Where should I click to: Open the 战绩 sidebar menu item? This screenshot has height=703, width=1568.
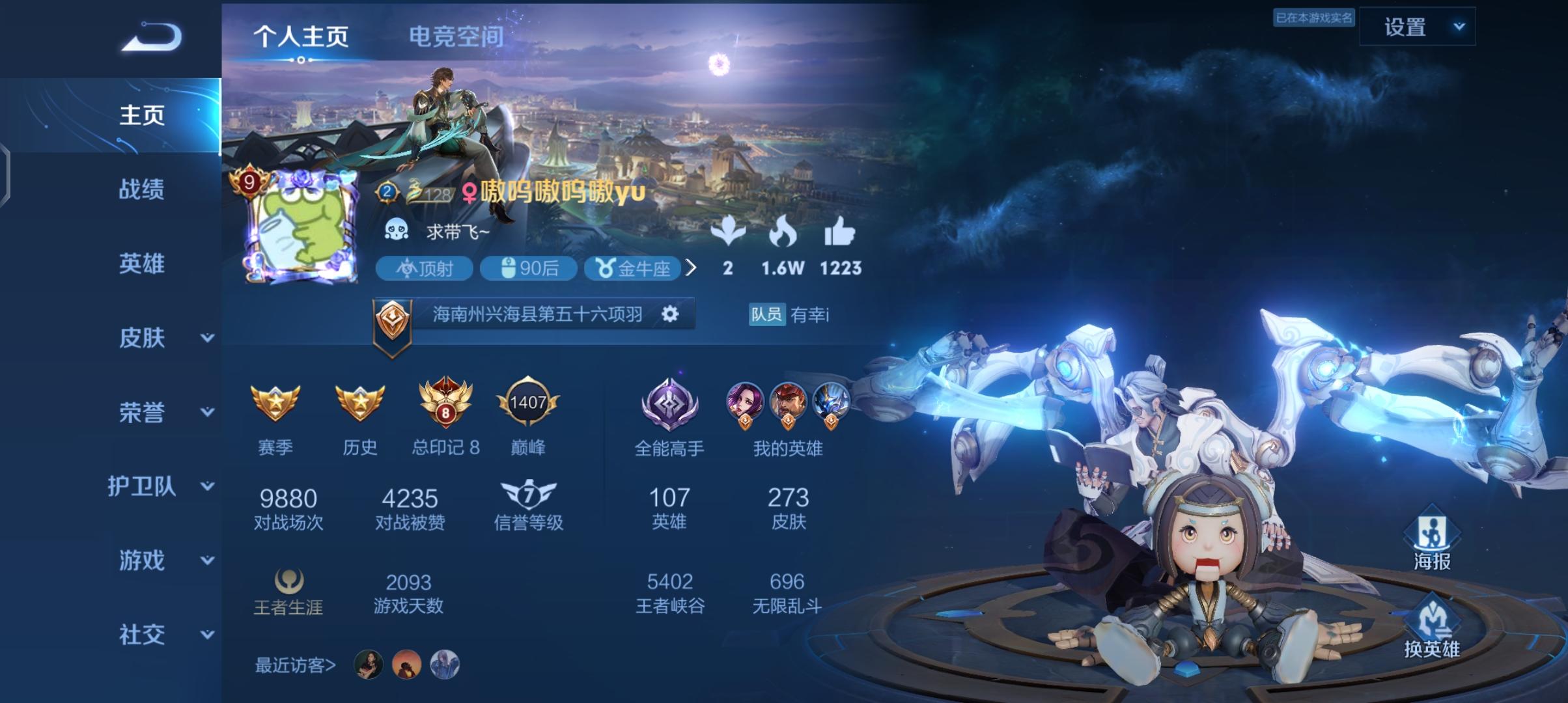click(x=140, y=191)
